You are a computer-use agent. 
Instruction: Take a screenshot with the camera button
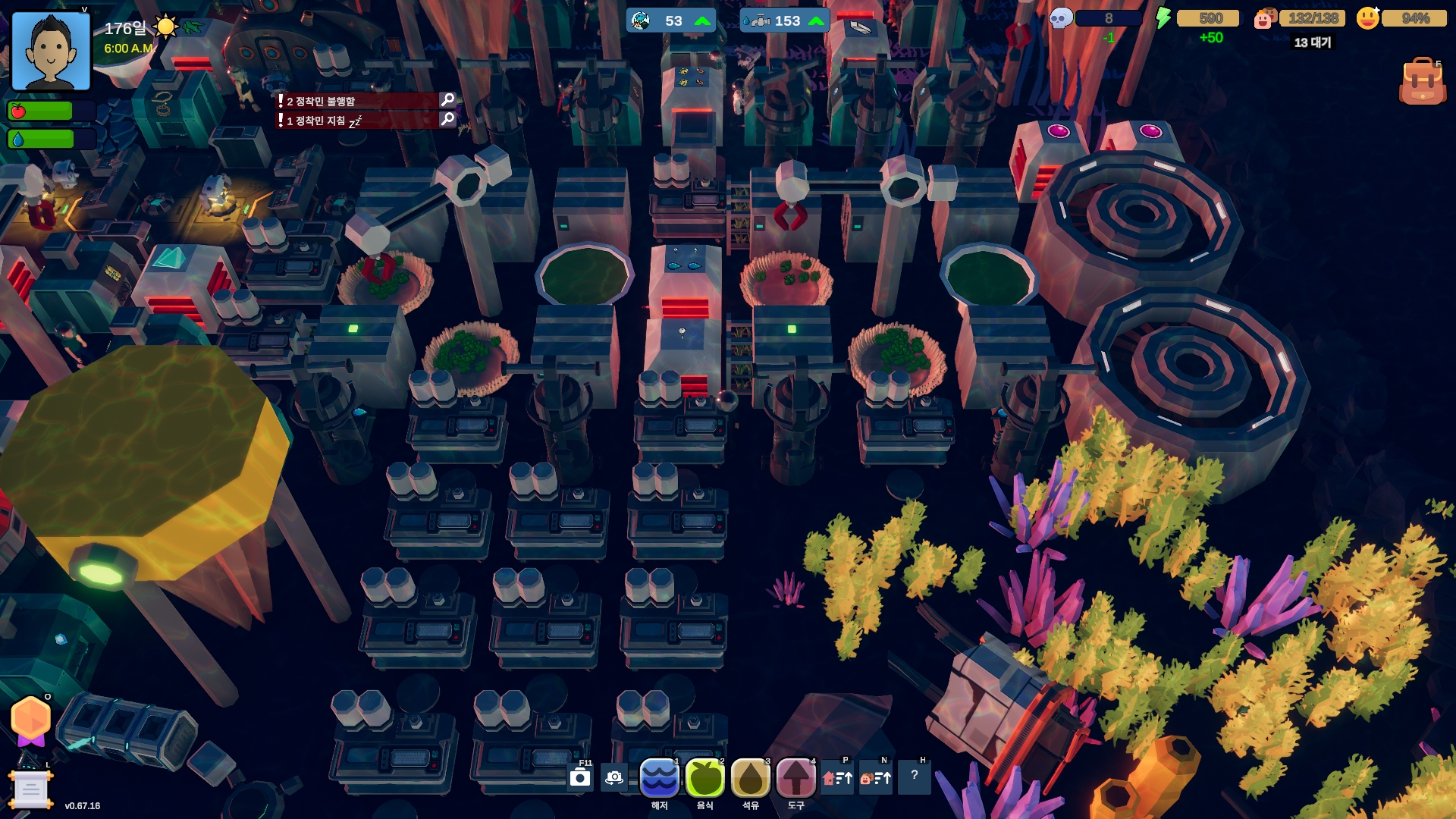580,777
